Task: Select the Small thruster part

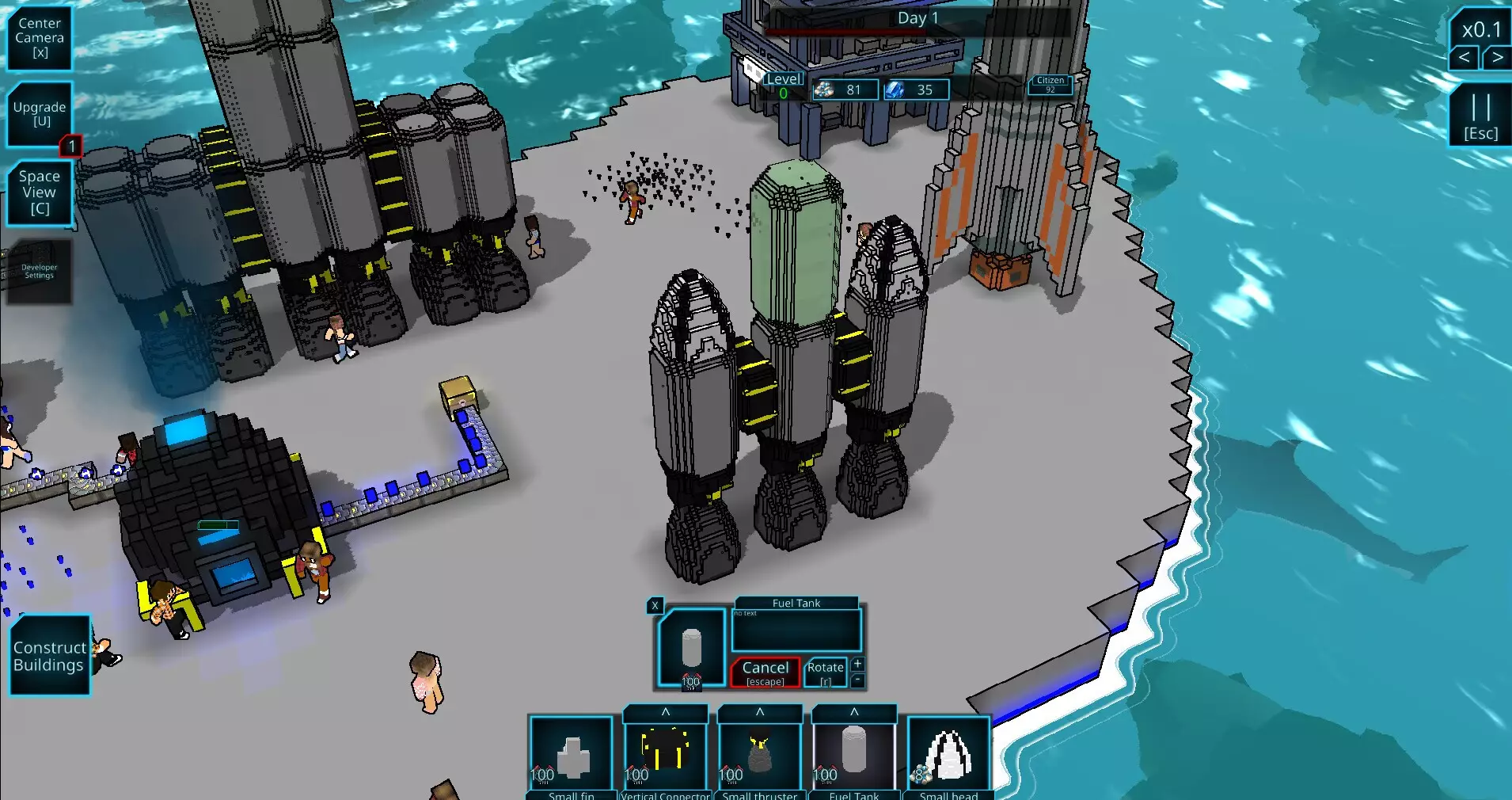Action: pos(761,756)
